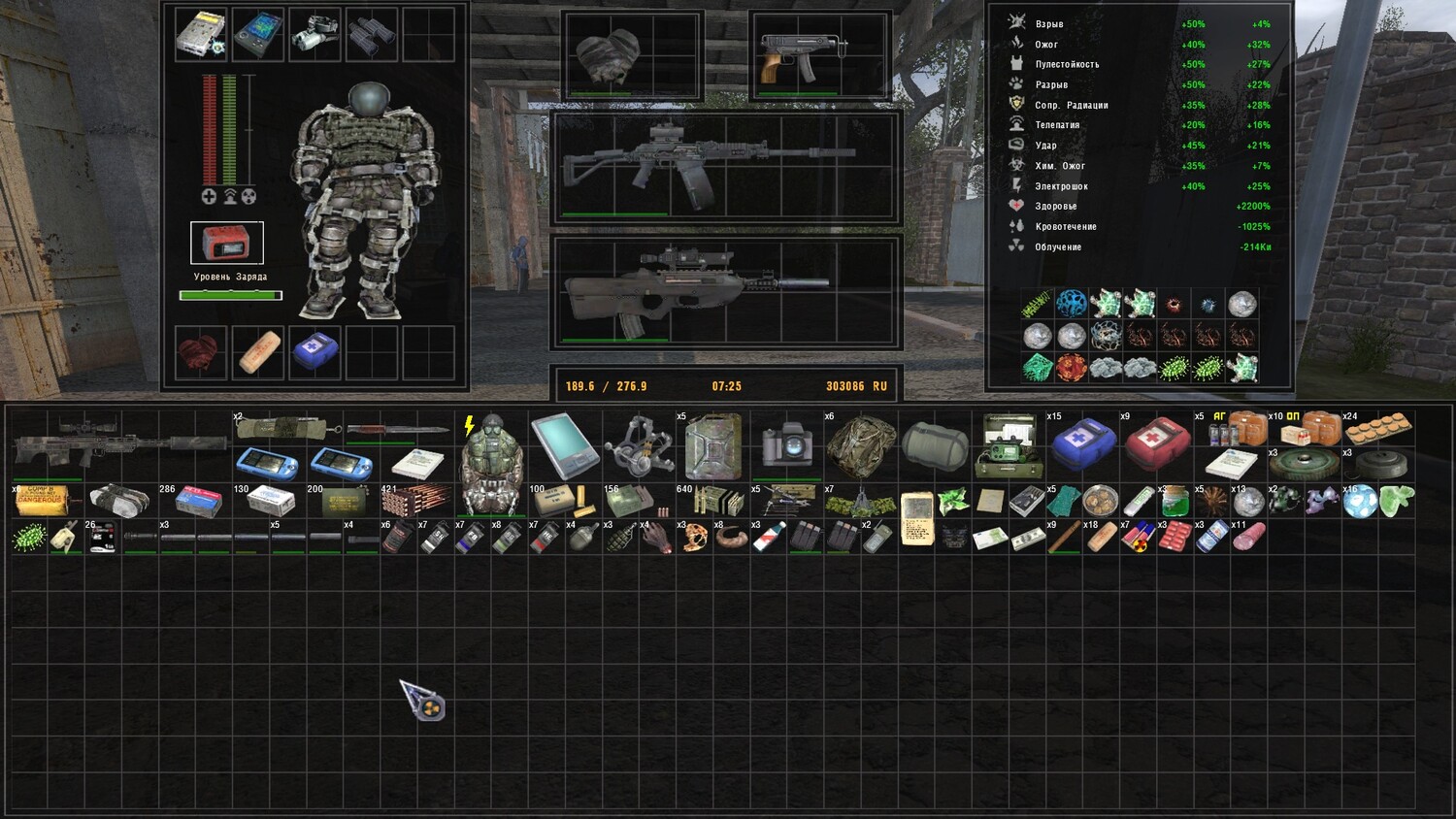Select the stack of eleven sausages
Screen dimensions: 1456x819
coord(1249,537)
